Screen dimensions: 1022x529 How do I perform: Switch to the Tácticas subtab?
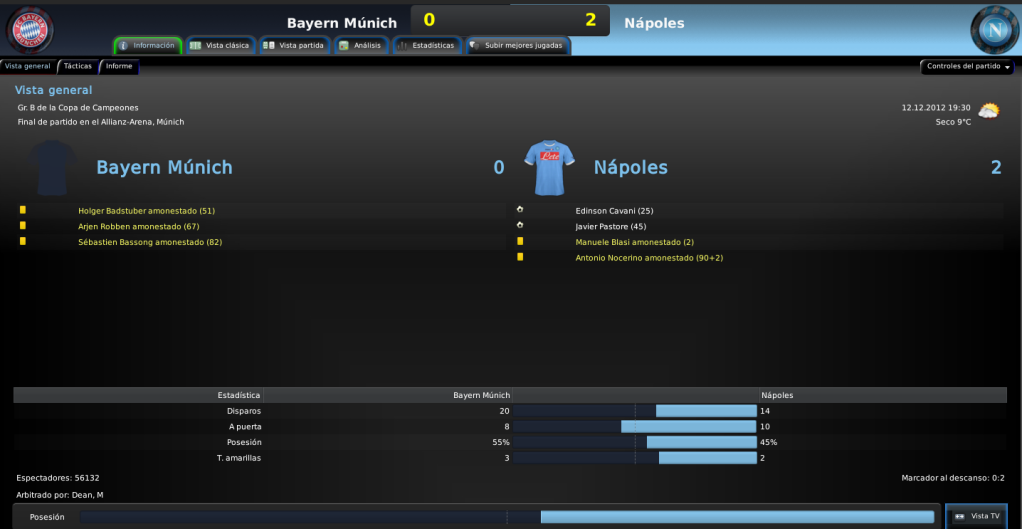point(77,66)
